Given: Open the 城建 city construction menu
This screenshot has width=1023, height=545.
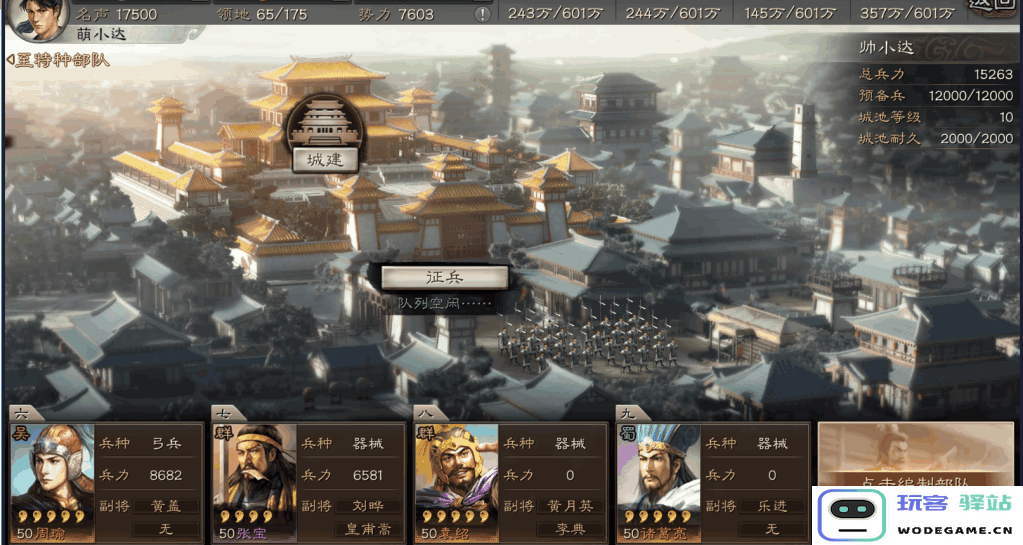Looking at the screenshot, I should point(324,159).
